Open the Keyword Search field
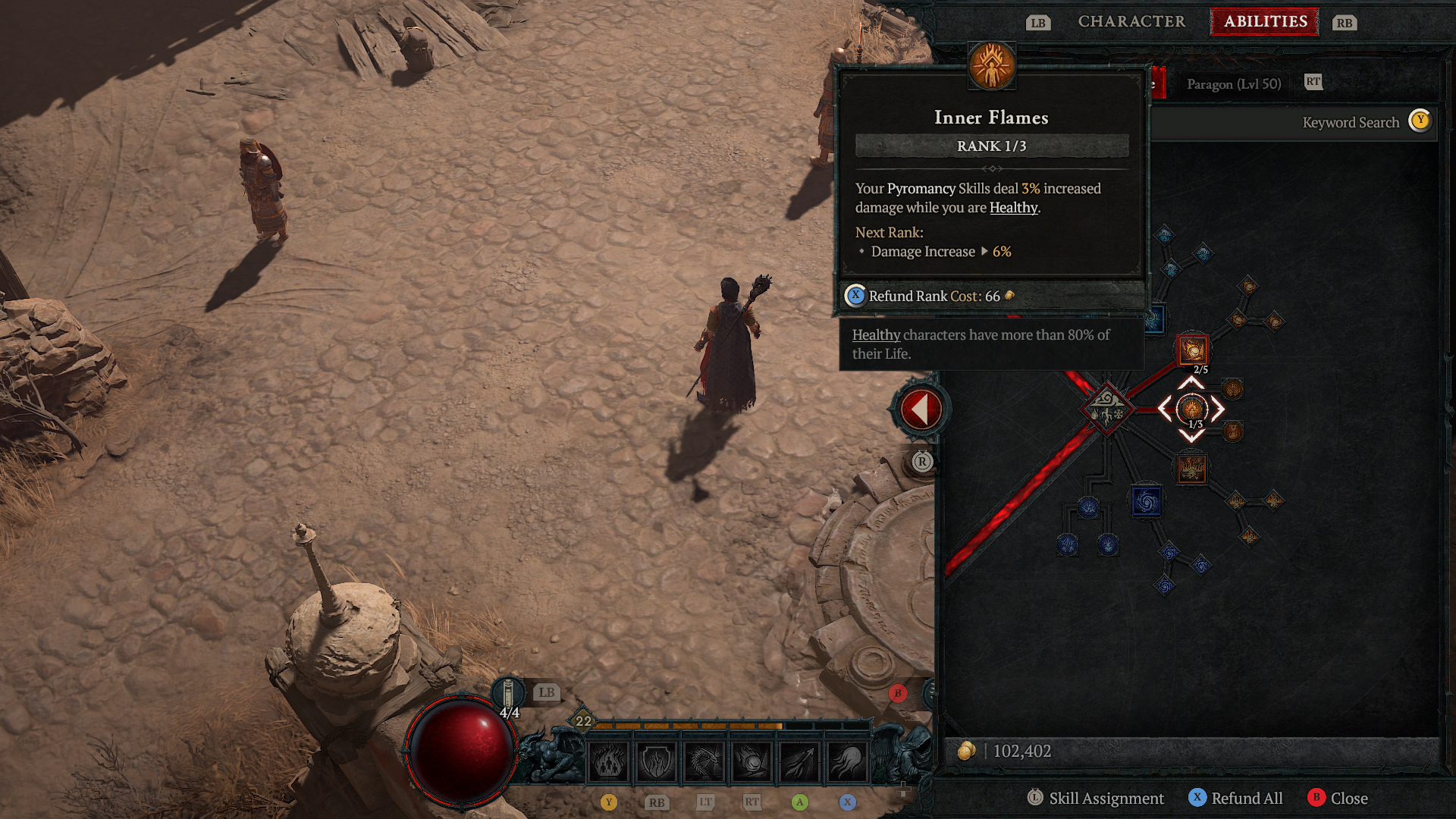Viewport: 1456px width, 819px height. point(1350,122)
